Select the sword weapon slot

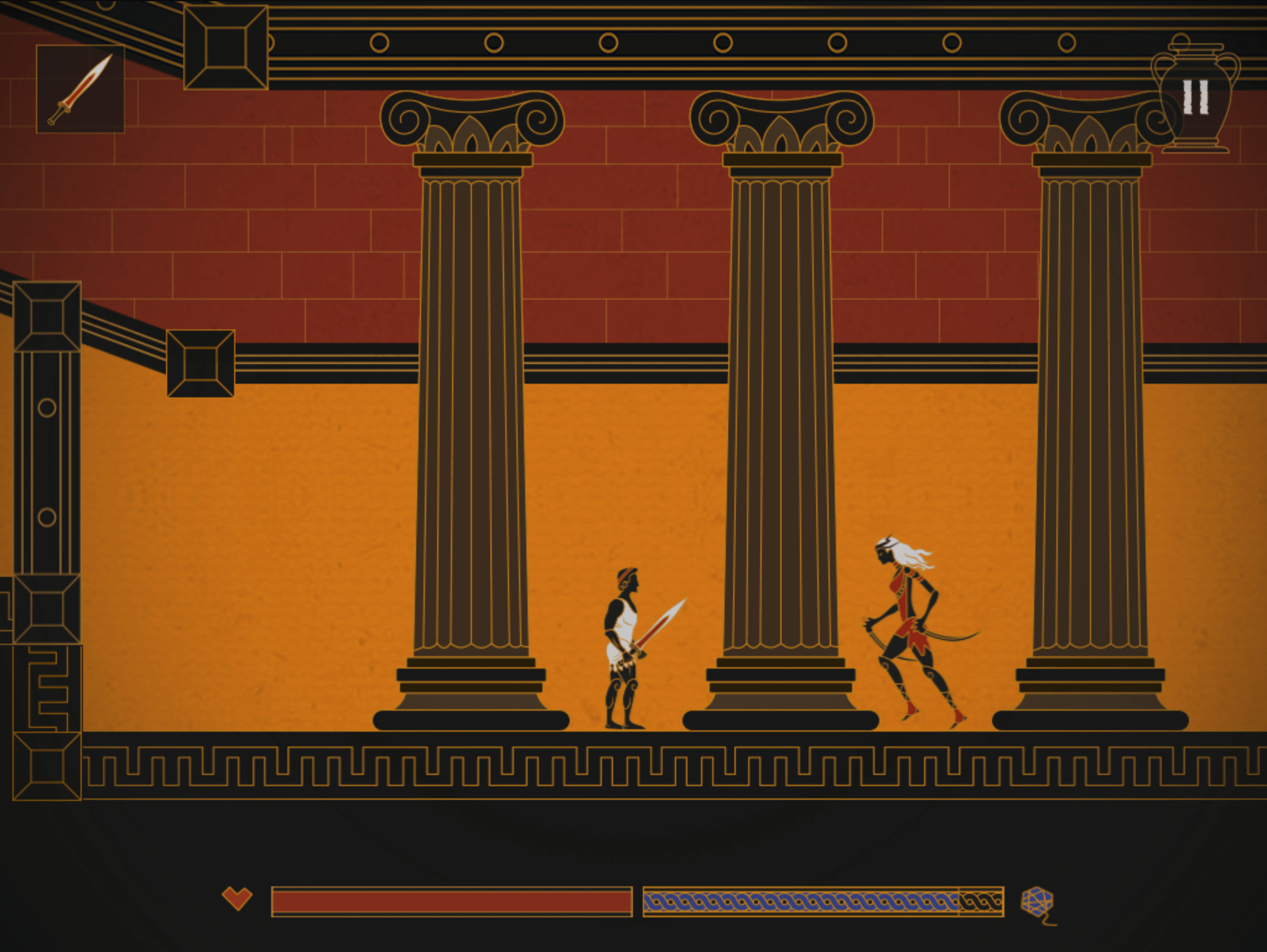pyautogui.click(x=81, y=89)
